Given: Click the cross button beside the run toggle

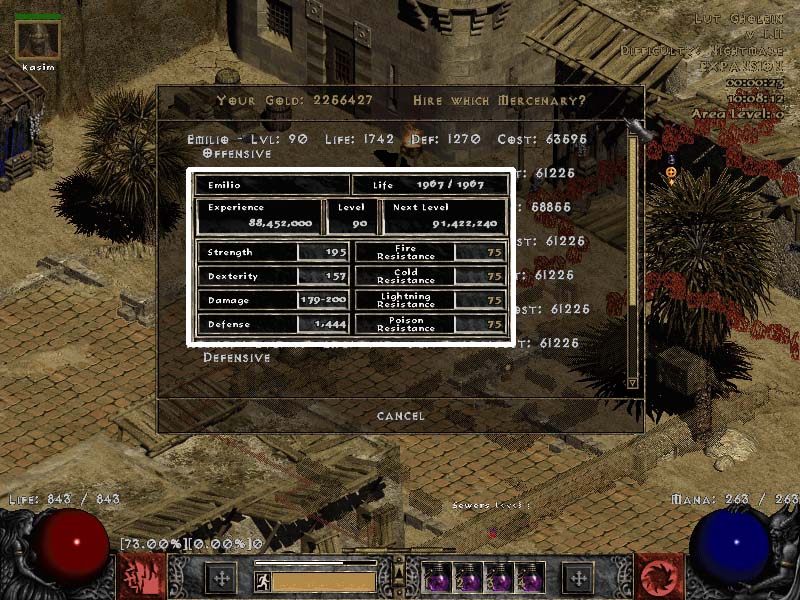Looking at the screenshot, I should (x=221, y=578).
